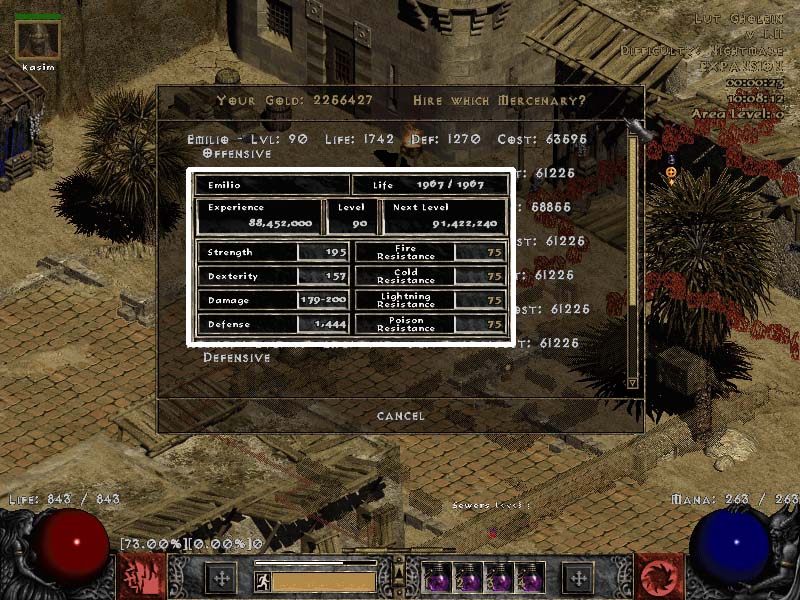Click the hire list scrollbar down arrow
Screen dimensions: 800x600
[x=632, y=382]
